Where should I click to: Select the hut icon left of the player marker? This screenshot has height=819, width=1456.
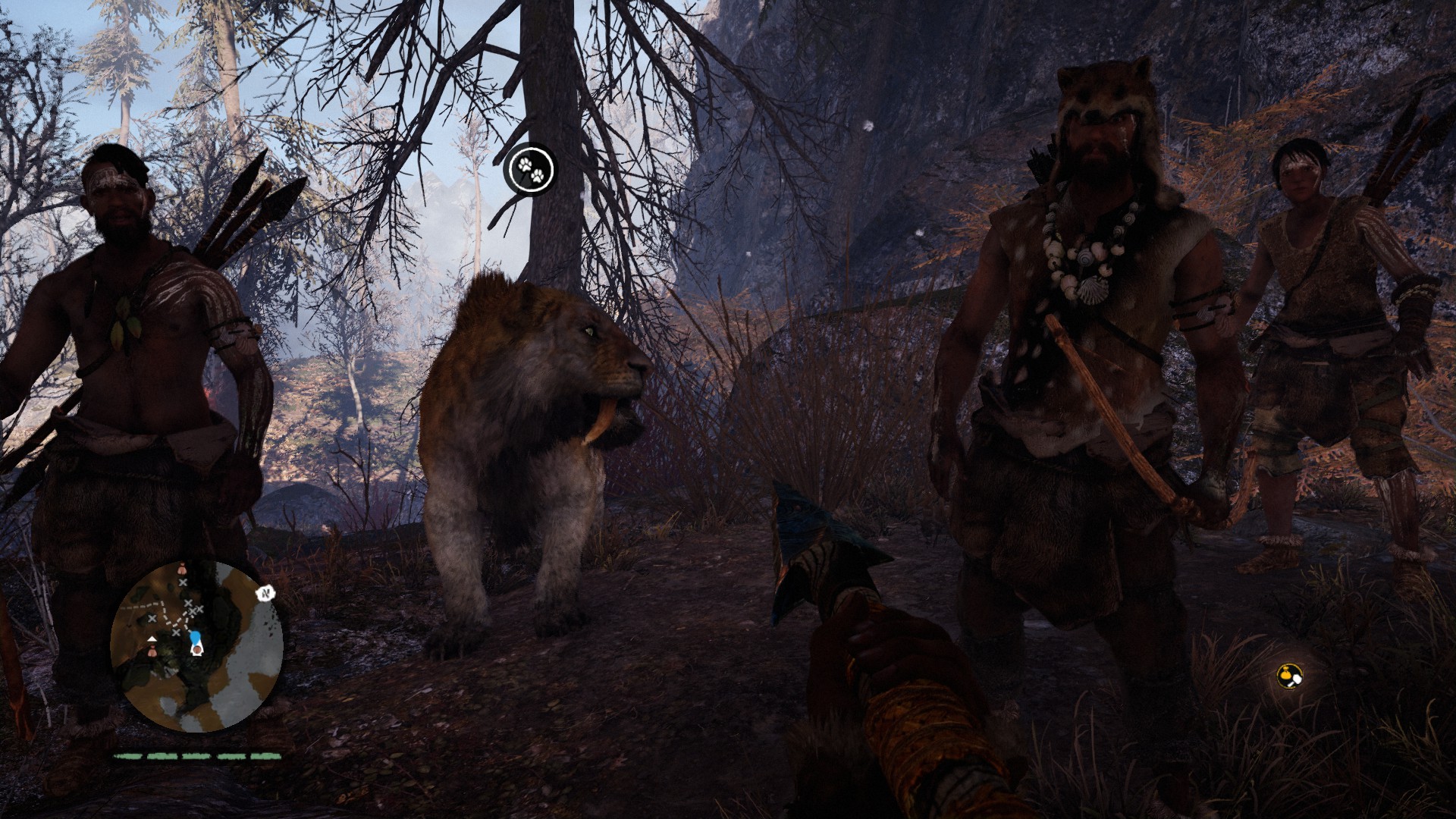coord(152,651)
